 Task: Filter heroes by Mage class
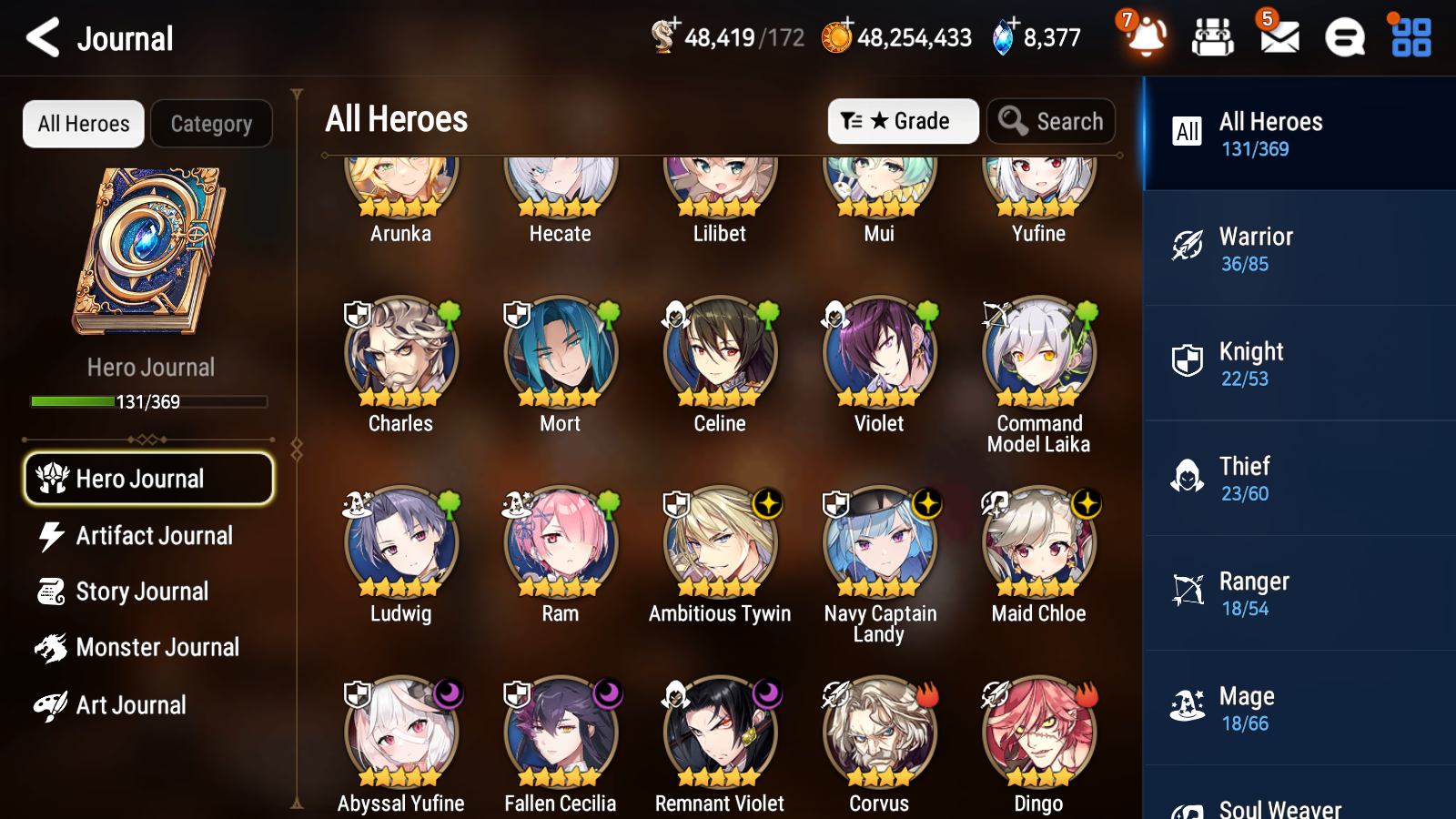[1299, 708]
